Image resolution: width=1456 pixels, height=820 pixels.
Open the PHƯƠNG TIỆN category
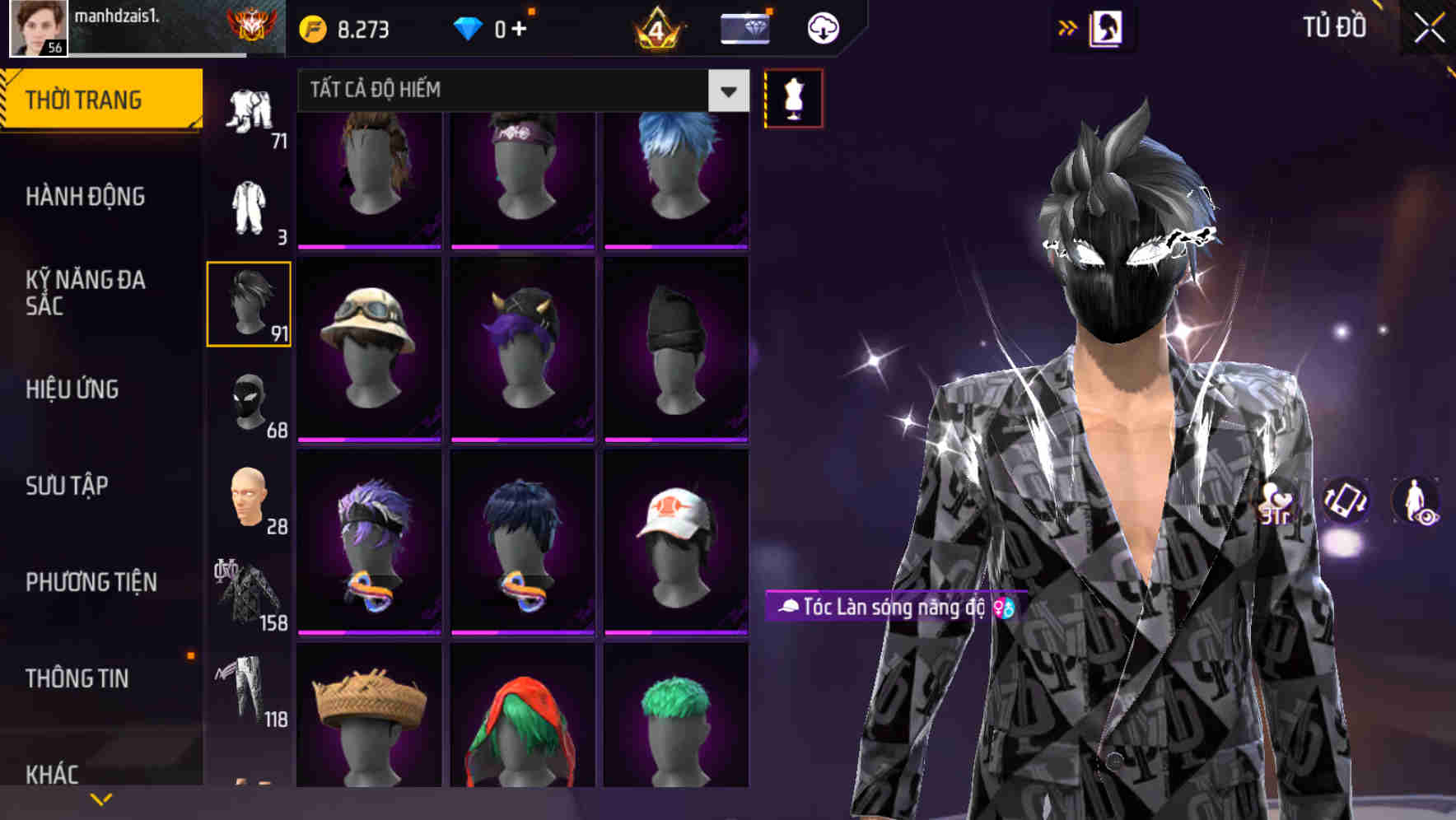[91, 581]
